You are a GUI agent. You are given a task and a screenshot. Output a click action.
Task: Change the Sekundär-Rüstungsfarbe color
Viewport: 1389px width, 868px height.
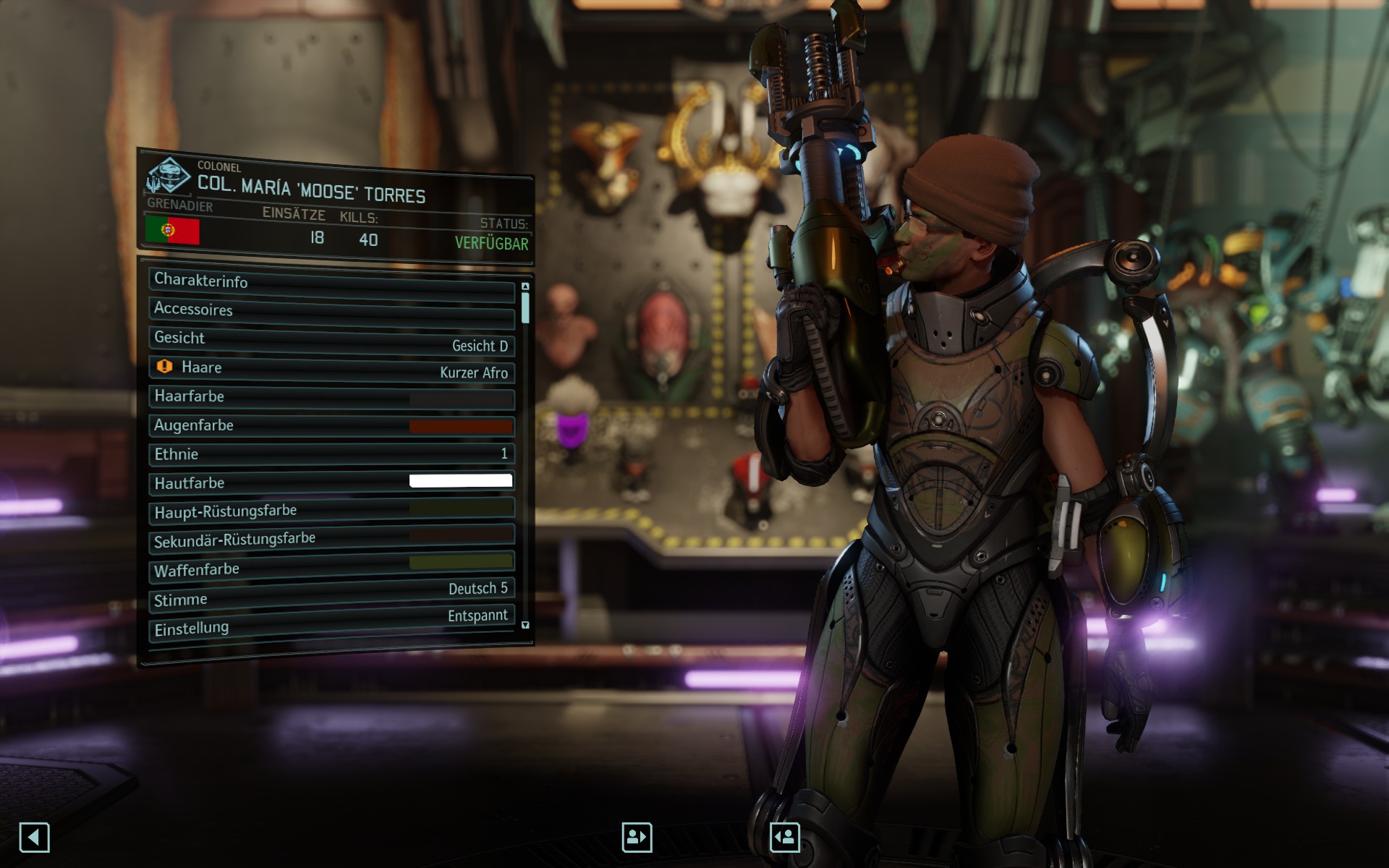tap(331, 539)
